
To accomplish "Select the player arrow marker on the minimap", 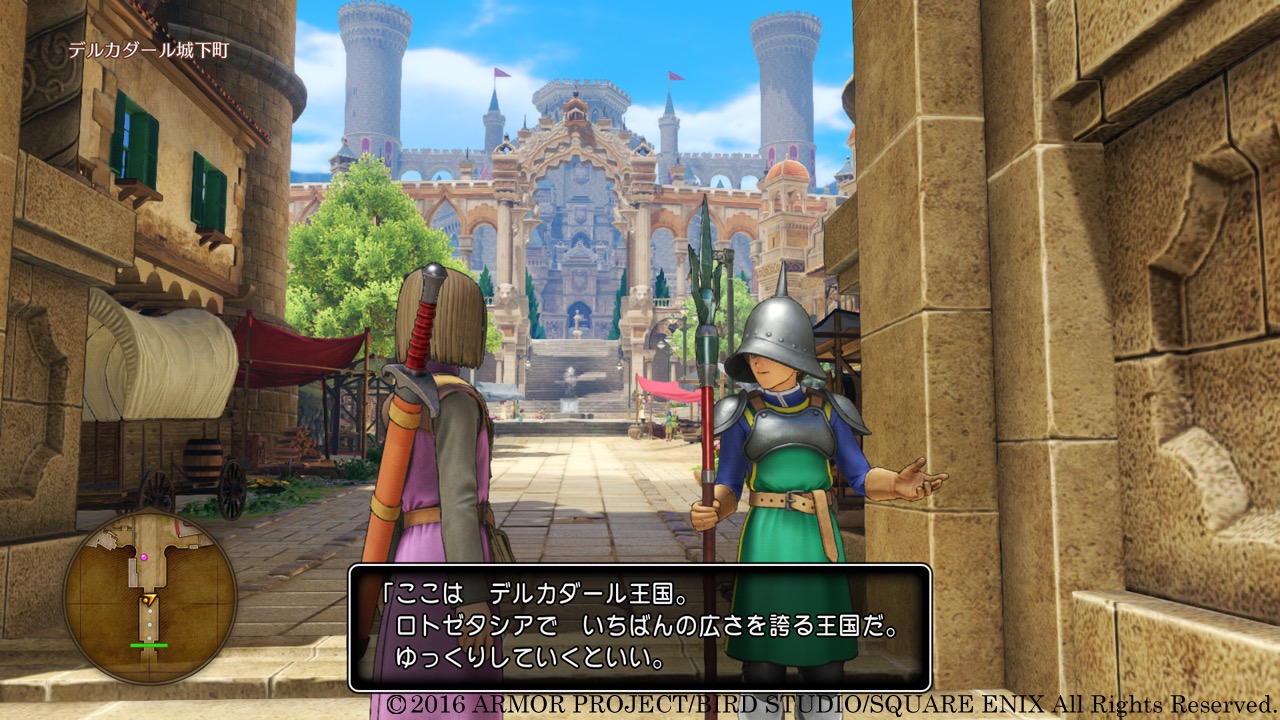I will [150, 600].
